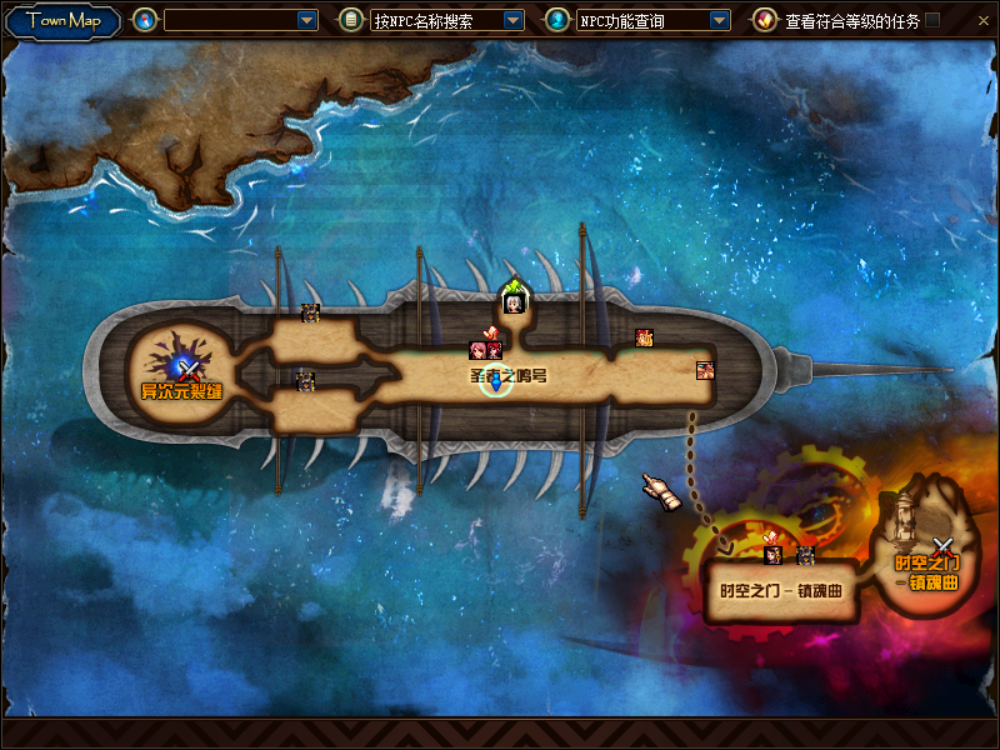Select the purple-dressed NPC portrait at 时空之门

coord(773,555)
